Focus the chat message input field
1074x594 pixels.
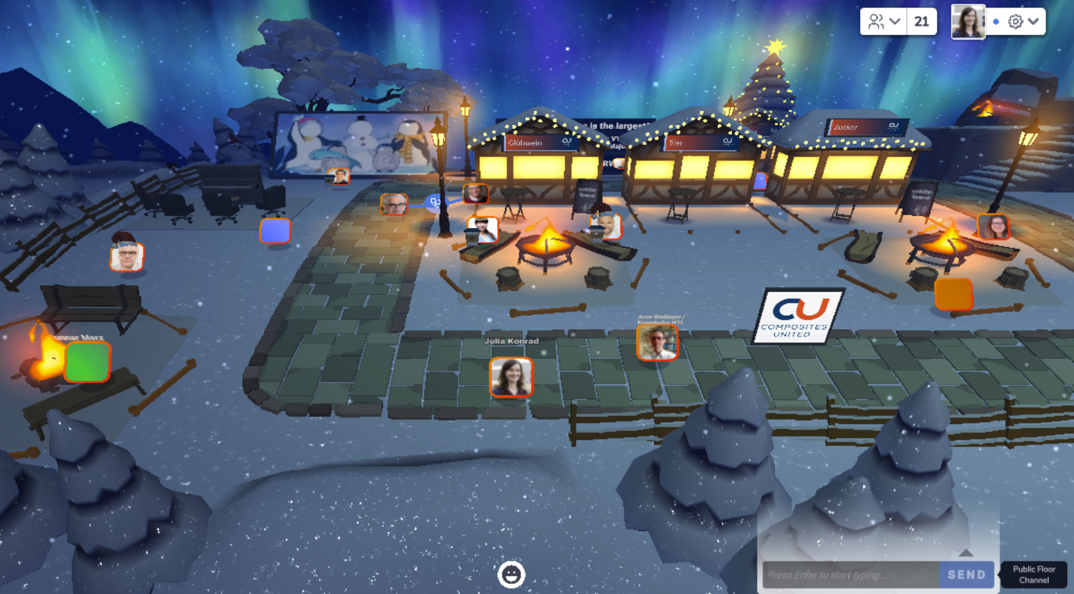850,575
